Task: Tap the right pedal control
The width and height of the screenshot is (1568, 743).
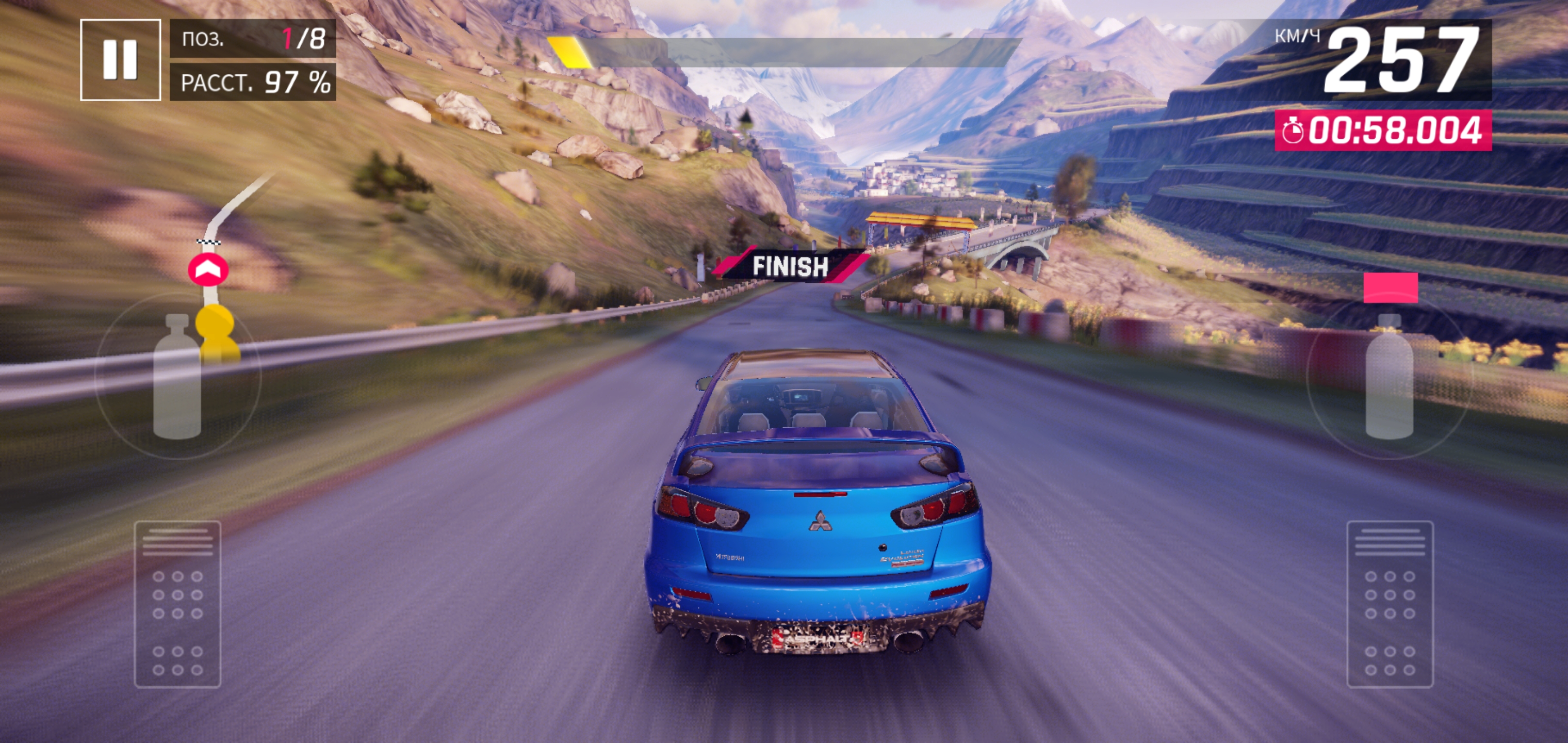Action: pos(1390,604)
